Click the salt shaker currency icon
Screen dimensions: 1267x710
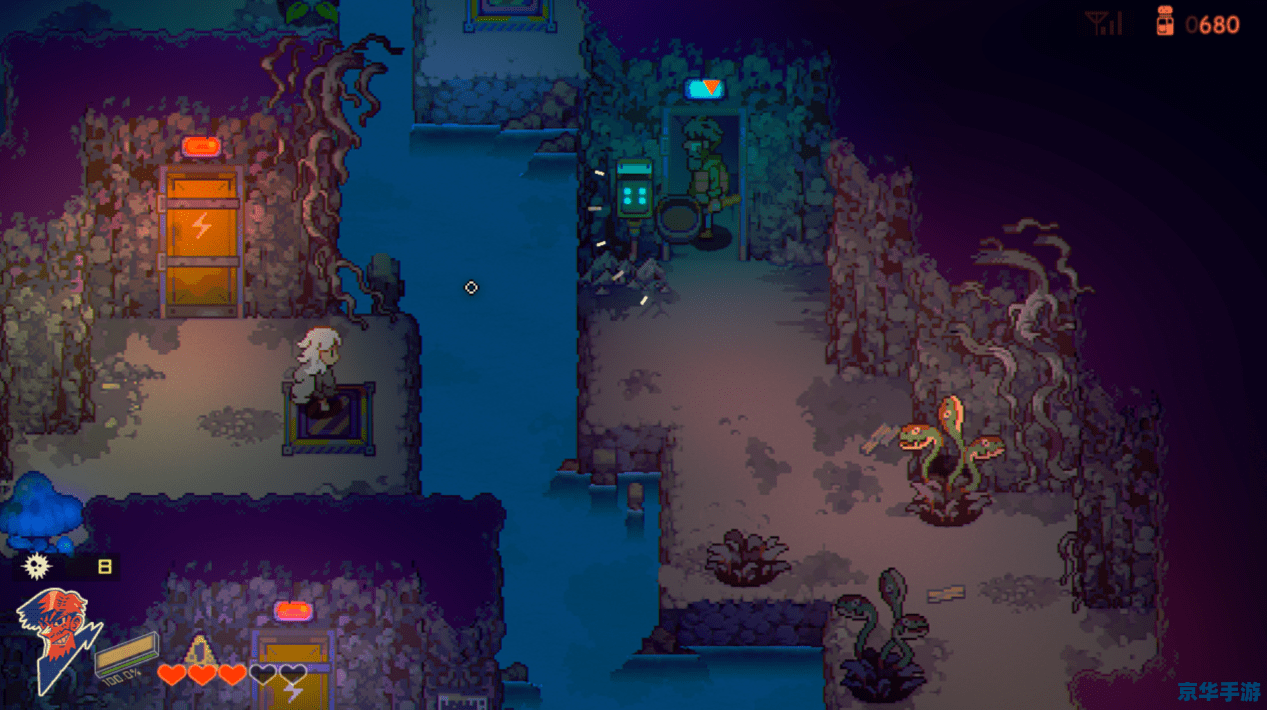coord(1165,21)
